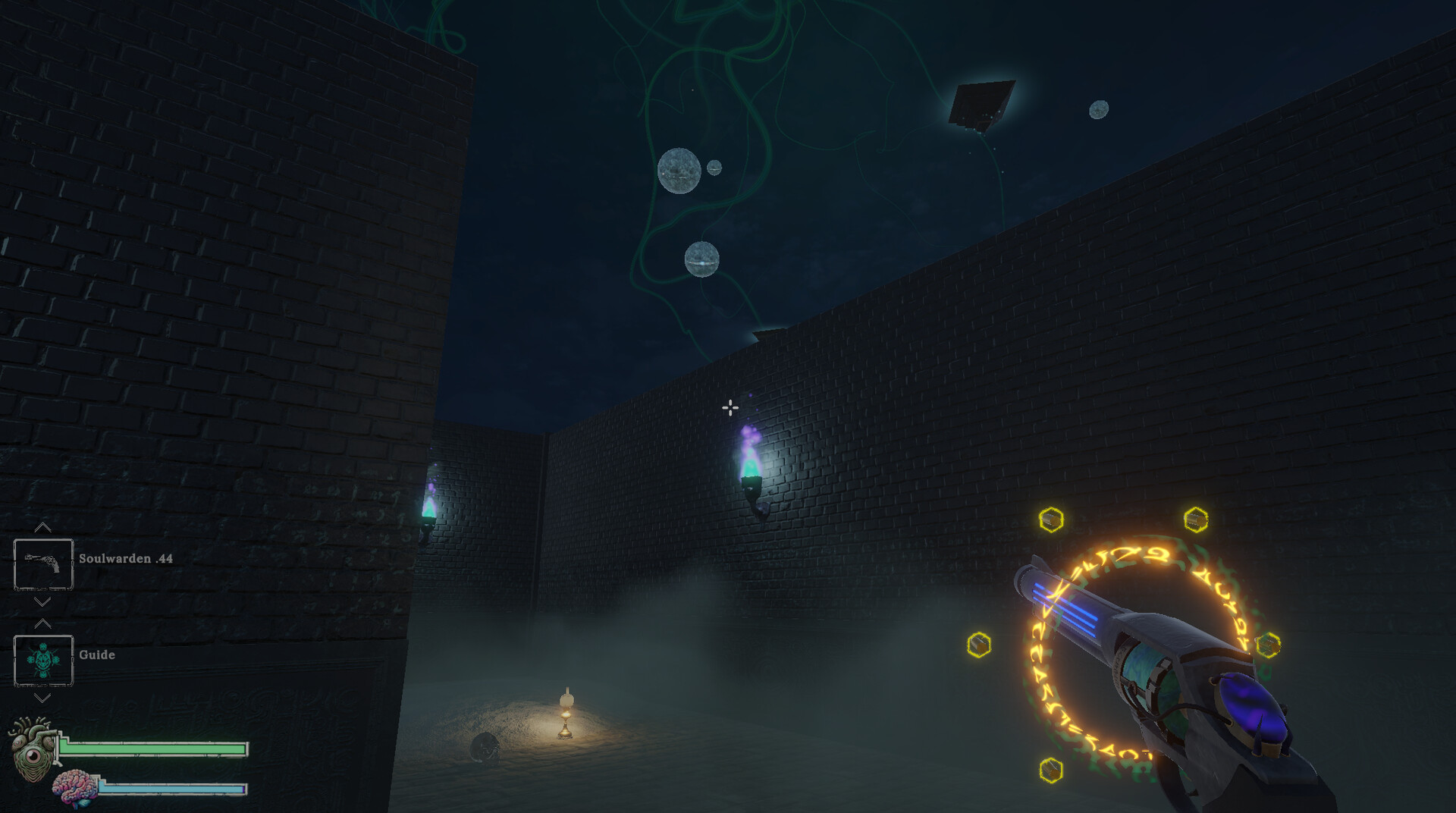Click the Soulwarden .44 weapon name label
This screenshot has height=813, width=1456.
[x=126, y=558]
